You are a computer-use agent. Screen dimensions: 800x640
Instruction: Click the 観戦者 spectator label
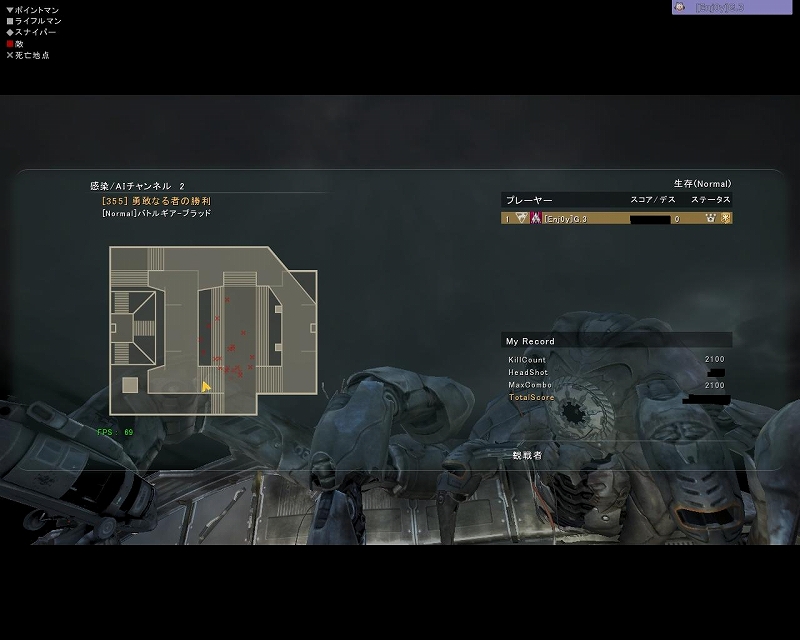526,454
